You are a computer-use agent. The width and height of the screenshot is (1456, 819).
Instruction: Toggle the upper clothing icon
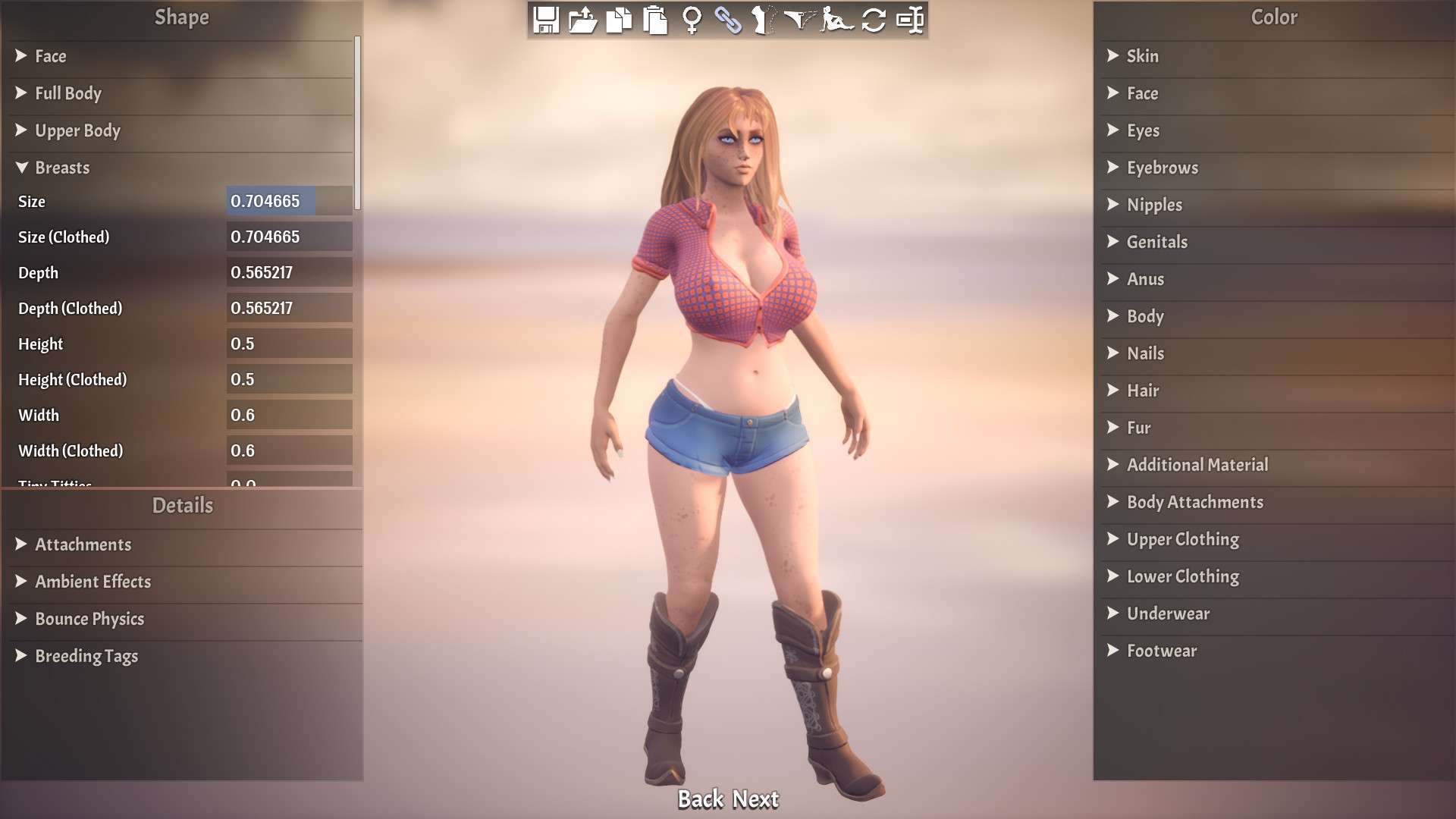[766, 20]
